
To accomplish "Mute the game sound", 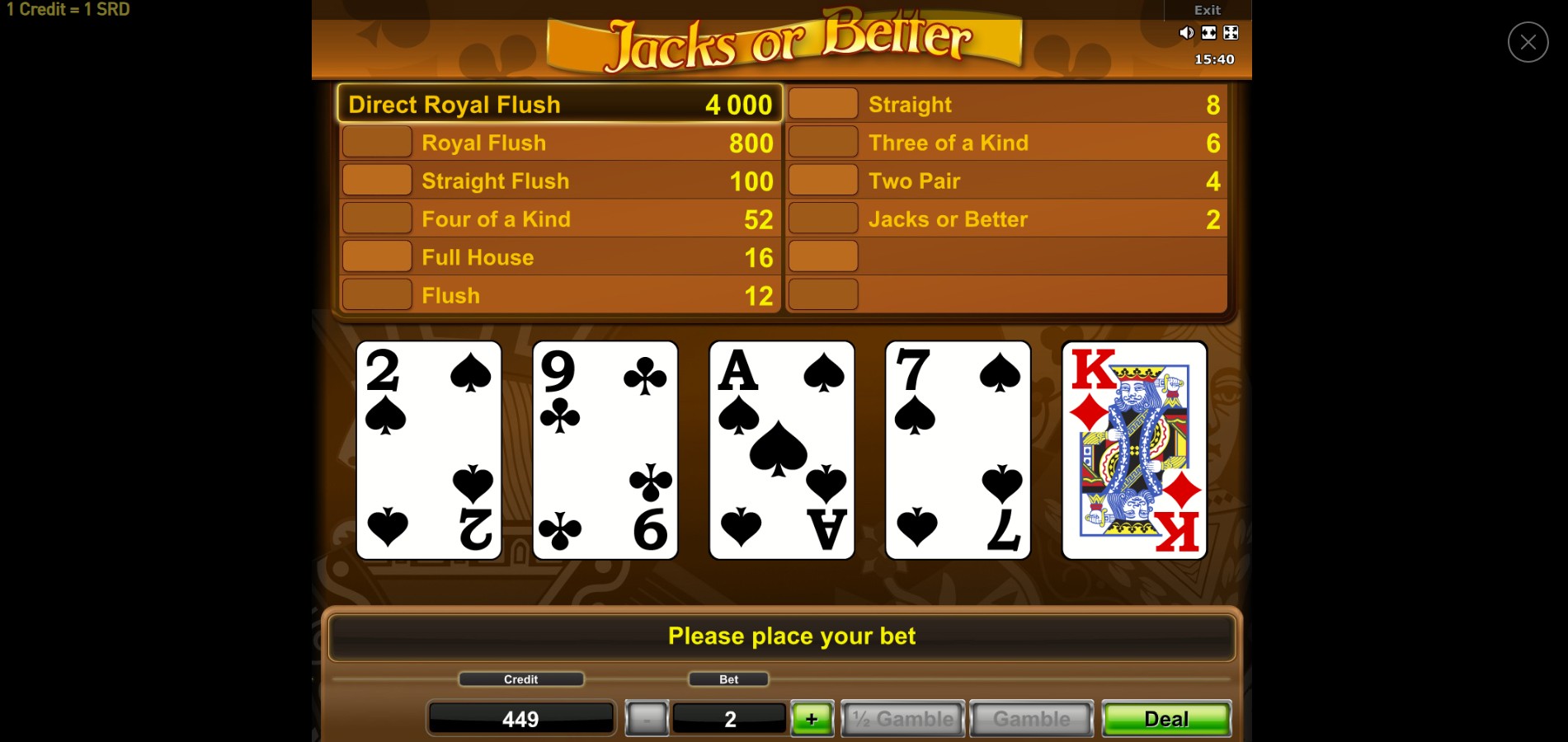I will (1186, 32).
